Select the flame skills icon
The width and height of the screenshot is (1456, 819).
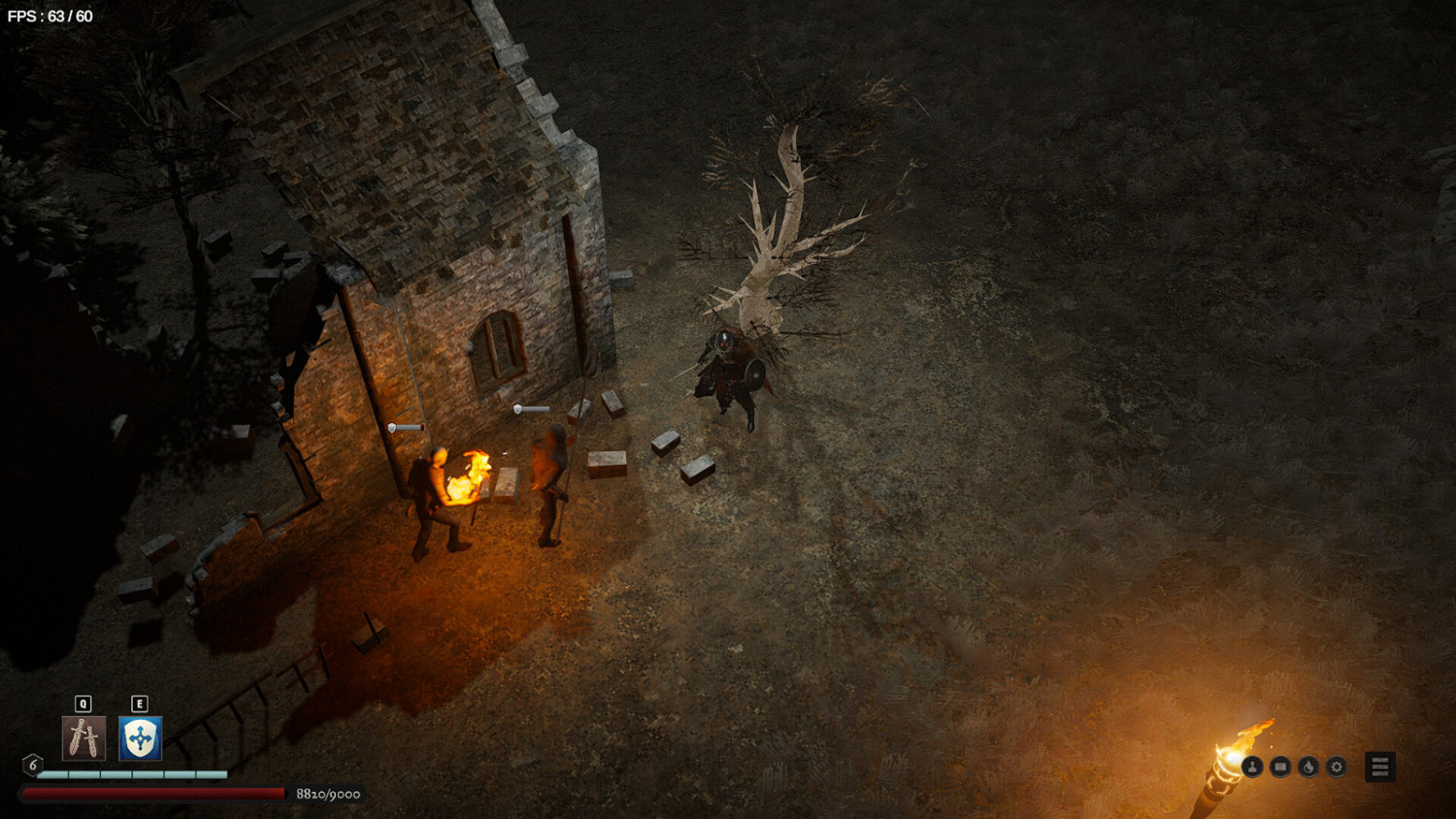[x=1310, y=767]
